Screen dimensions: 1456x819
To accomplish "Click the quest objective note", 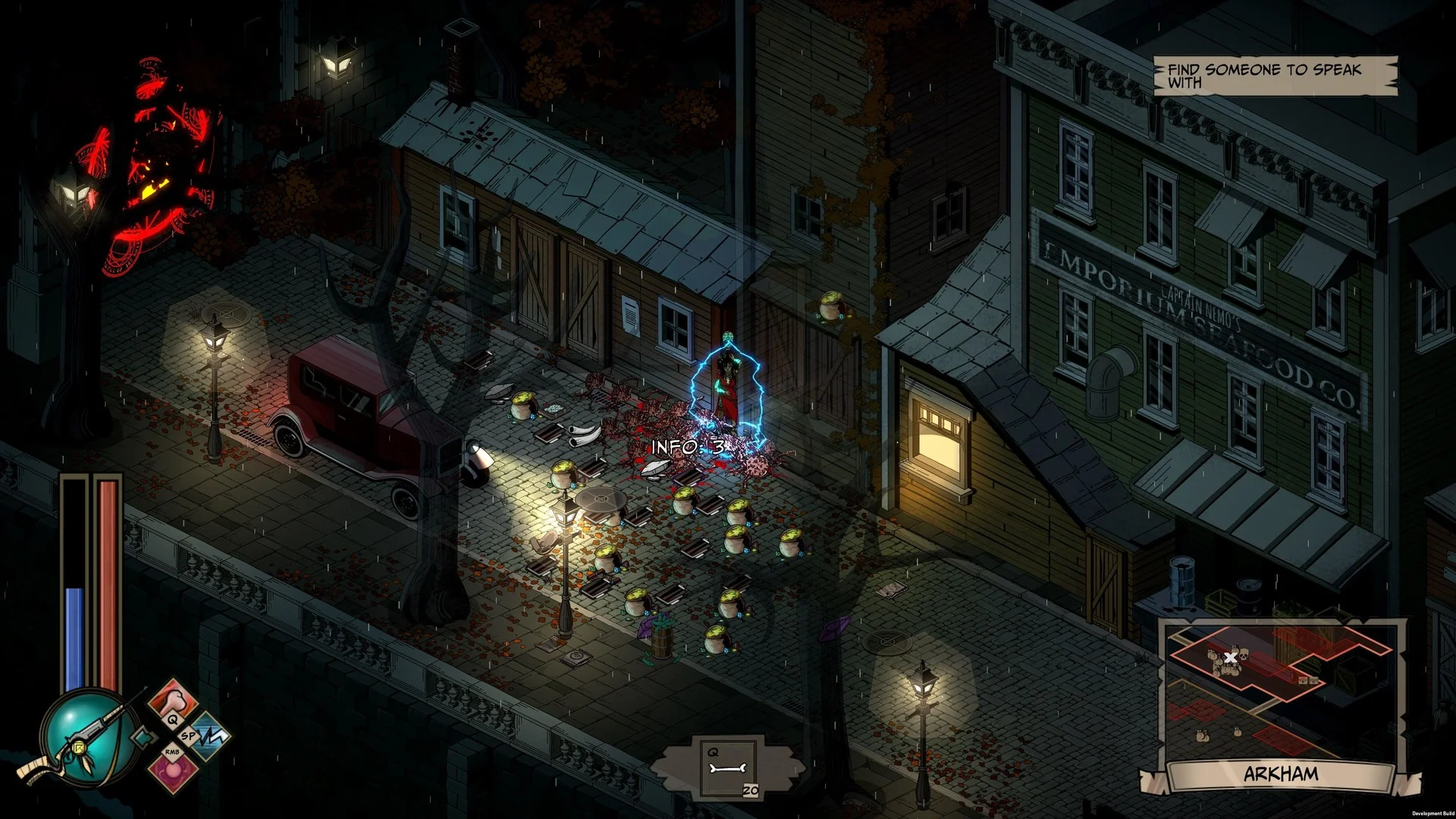I will click(x=1274, y=76).
